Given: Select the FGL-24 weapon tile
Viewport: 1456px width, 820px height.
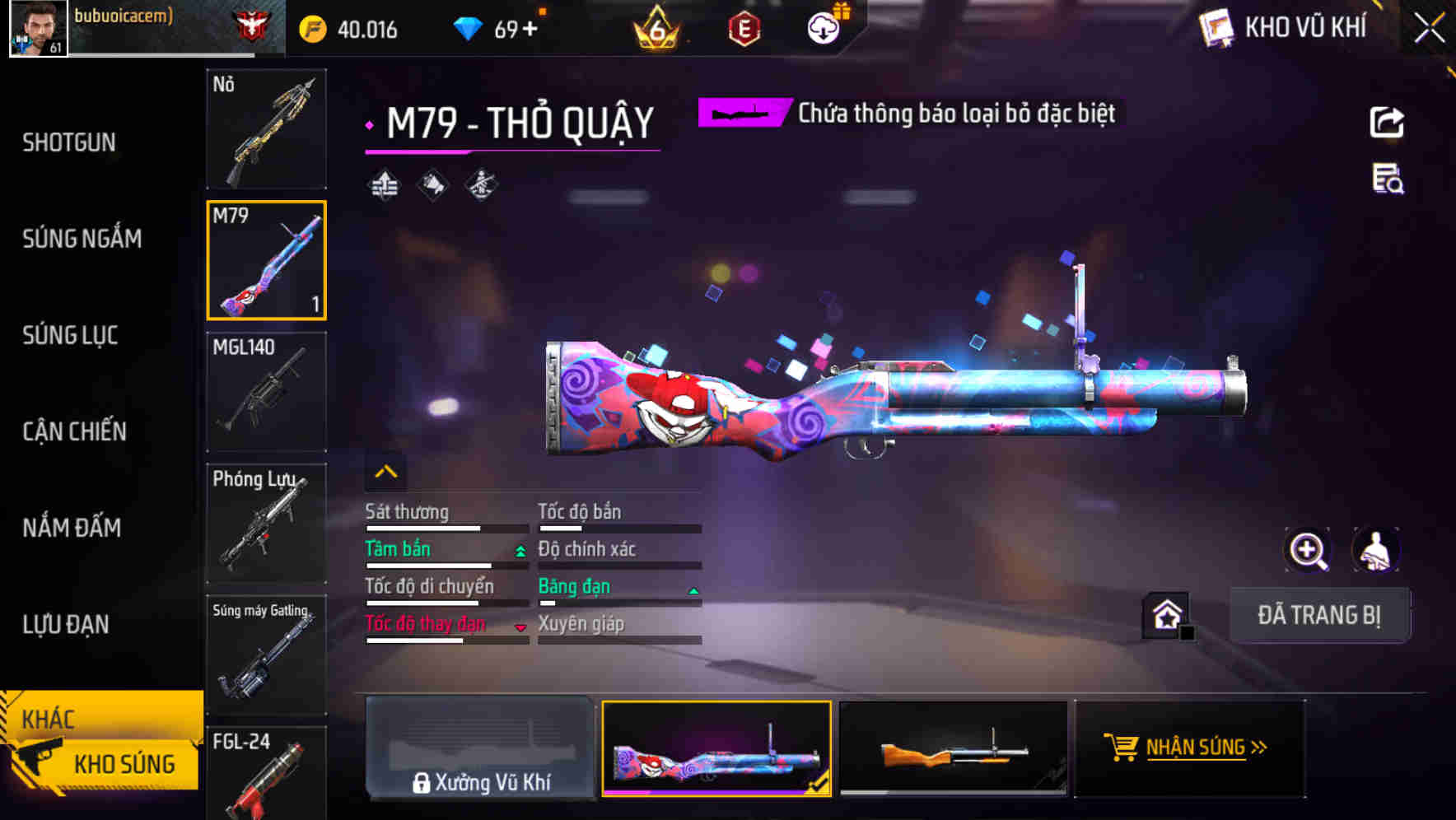Looking at the screenshot, I should click(266, 774).
